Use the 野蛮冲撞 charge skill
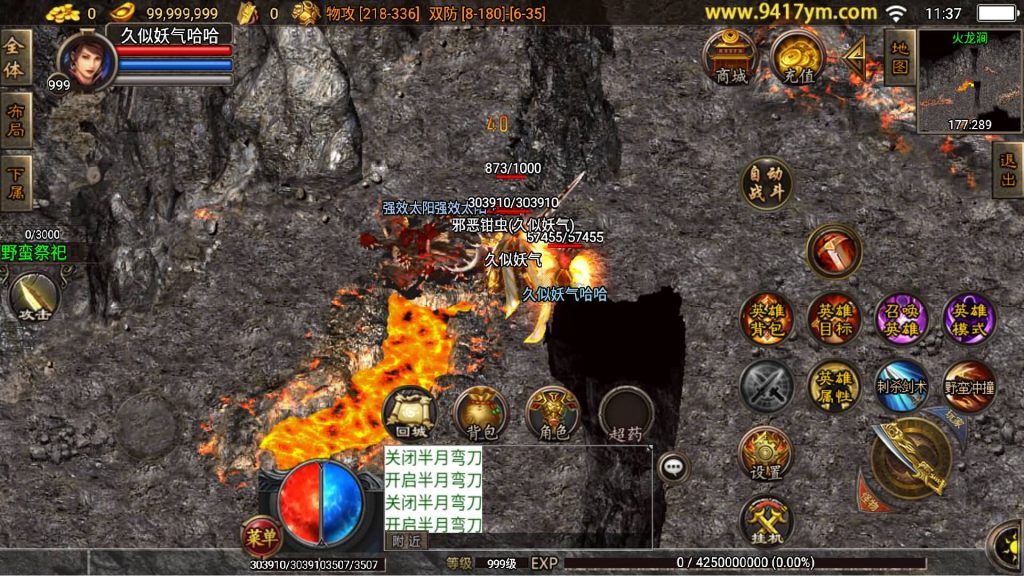Viewport: 1024px width, 576px height. coord(969,386)
